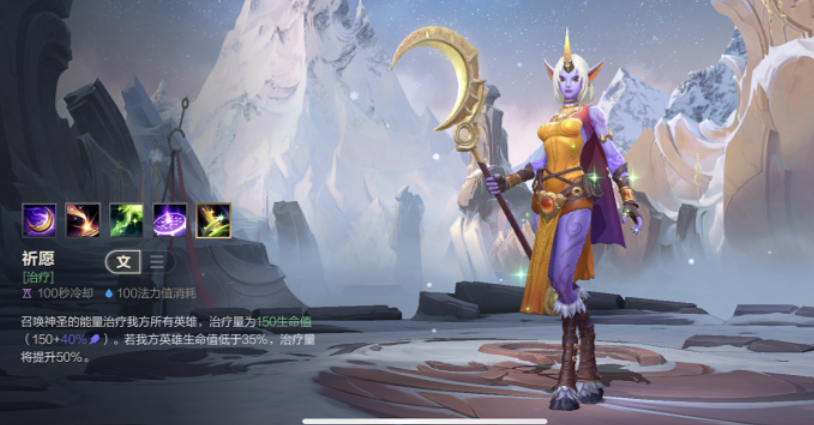Viewport: 814px width, 425px height.
Task: Select the purple glowing circle ability icon
Action: click(x=170, y=220)
